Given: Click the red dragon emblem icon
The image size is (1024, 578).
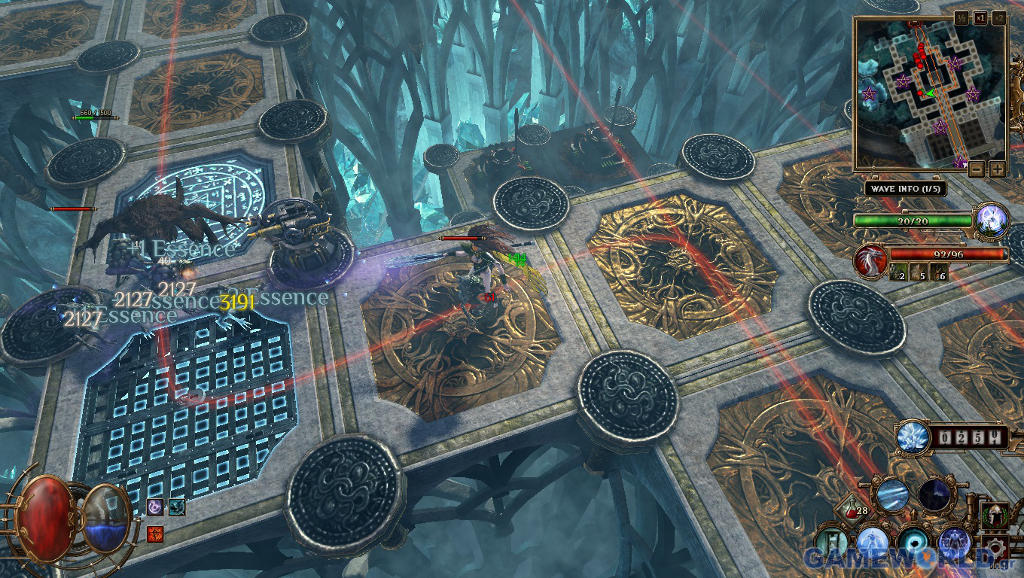Looking at the screenshot, I should pyautogui.click(x=868, y=261).
